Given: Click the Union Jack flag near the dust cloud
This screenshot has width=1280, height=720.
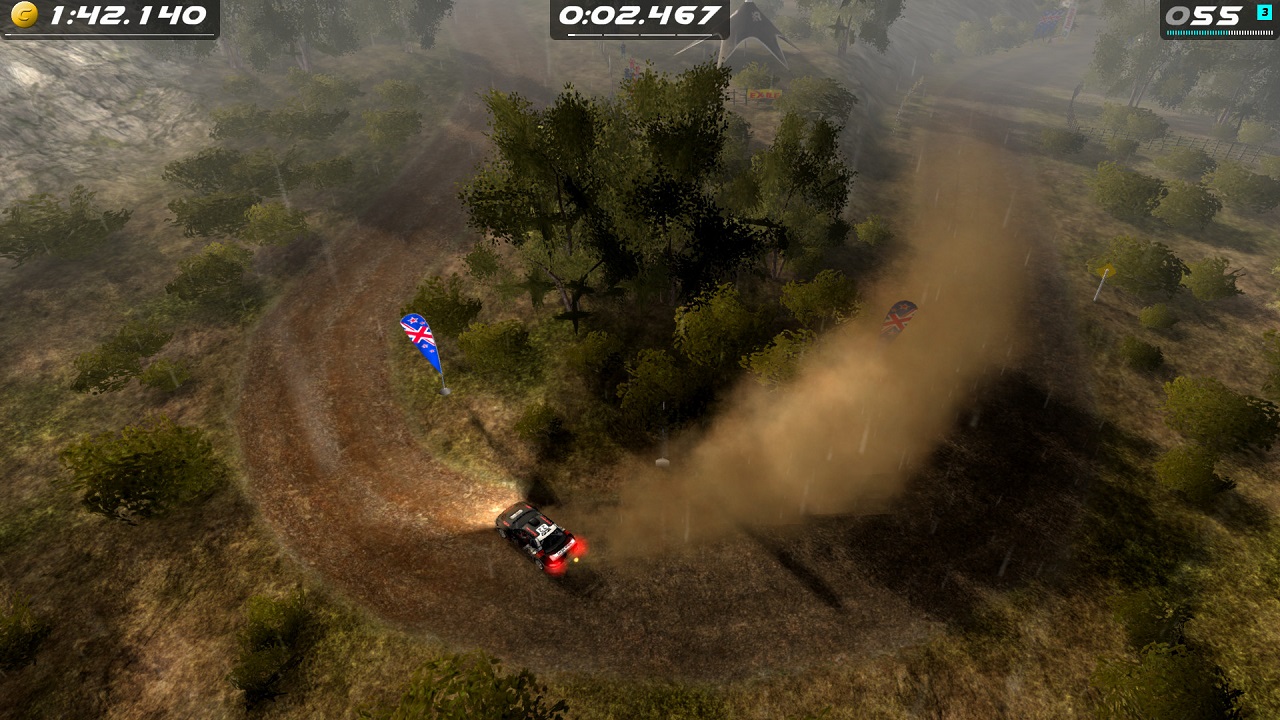Looking at the screenshot, I should point(898,317).
